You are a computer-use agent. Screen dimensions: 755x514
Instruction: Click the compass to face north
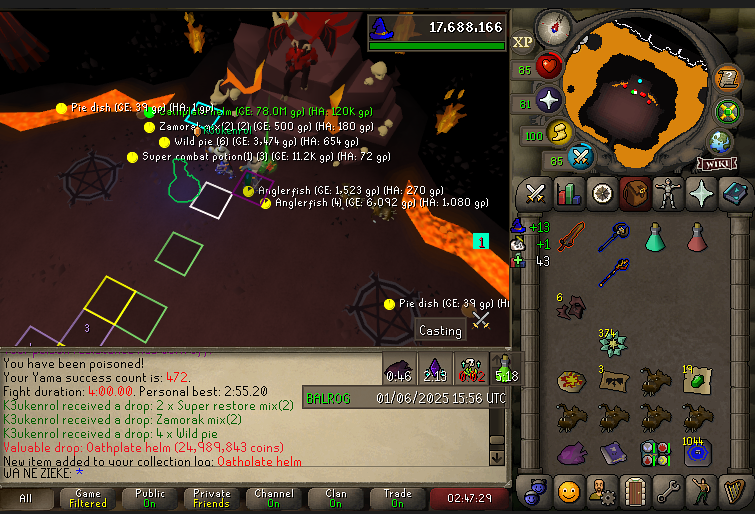tap(552, 28)
